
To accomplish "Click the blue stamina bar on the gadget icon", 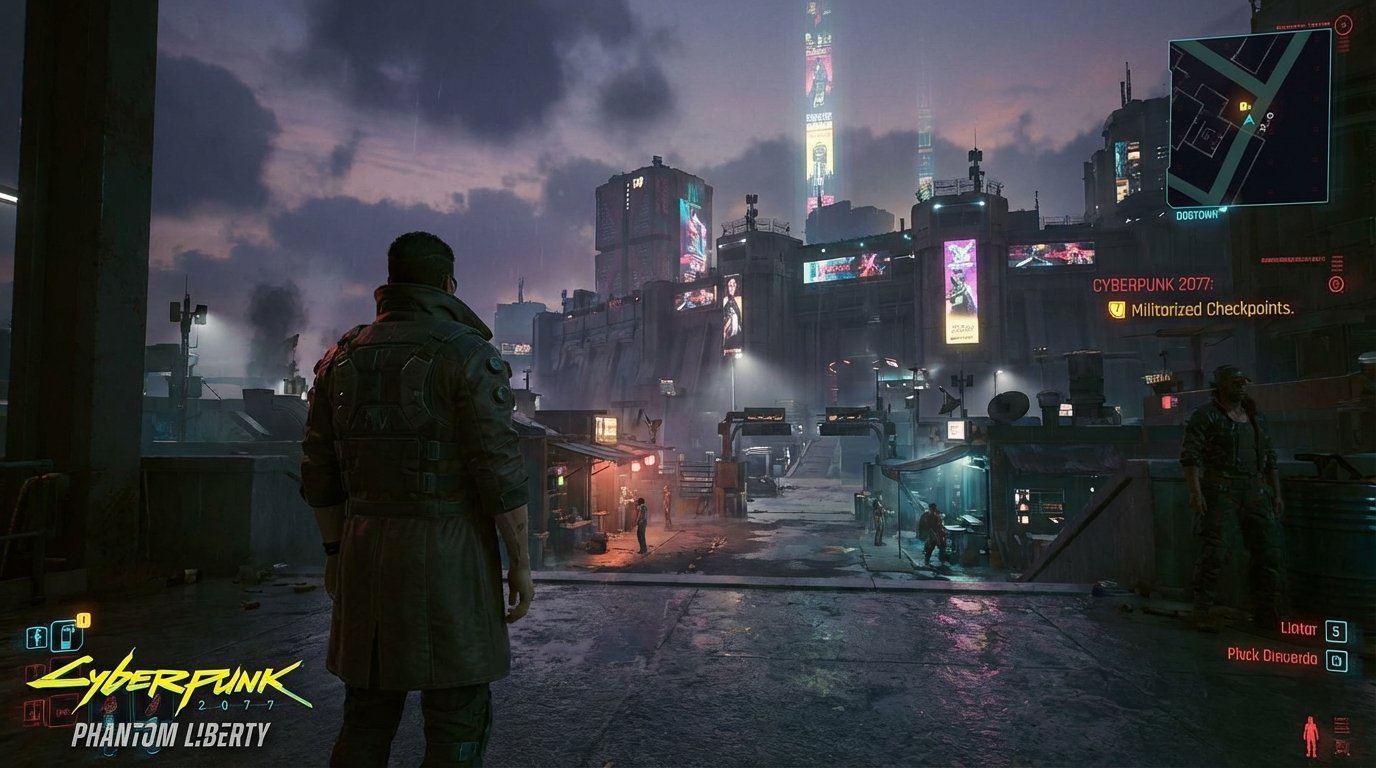I will pos(67,648).
